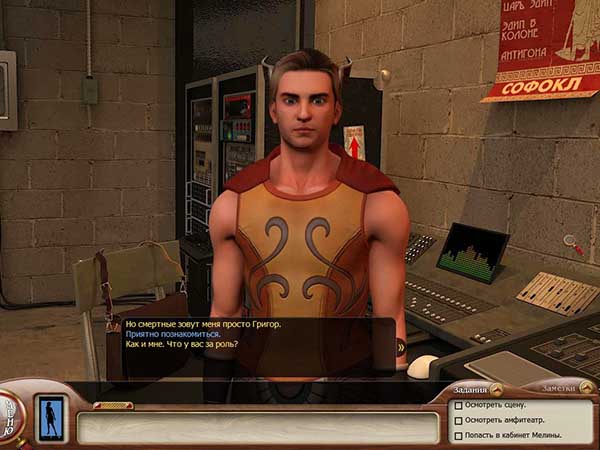Advance dialogue with the double-arrow button
This screenshot has width=600, height=450.
pyautogui.click(x=401, y=346)
